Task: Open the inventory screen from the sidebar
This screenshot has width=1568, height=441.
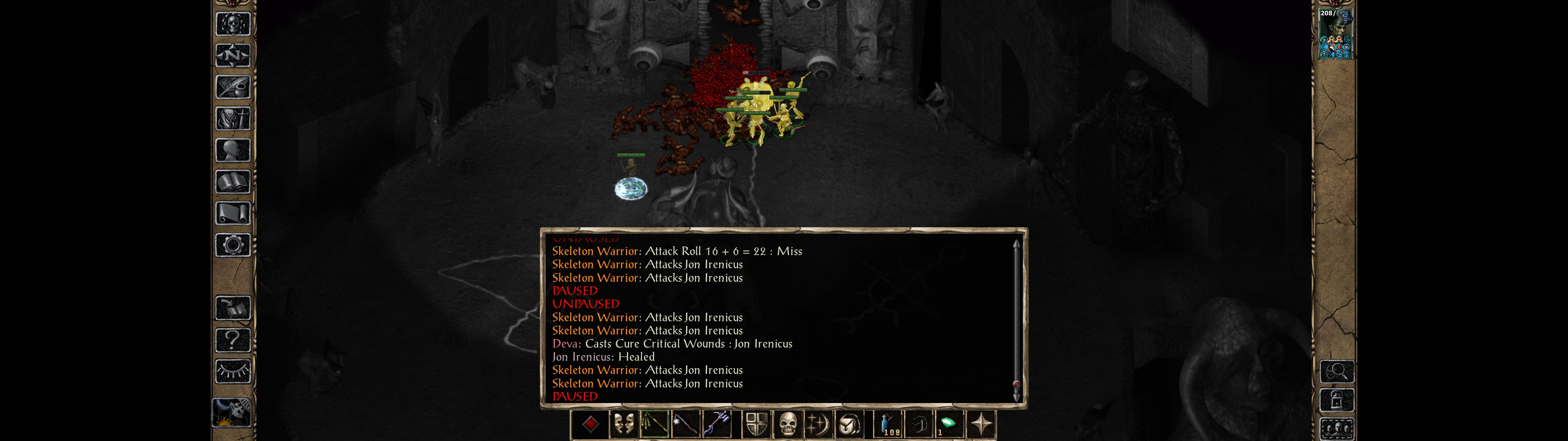Action: point(232,119)
